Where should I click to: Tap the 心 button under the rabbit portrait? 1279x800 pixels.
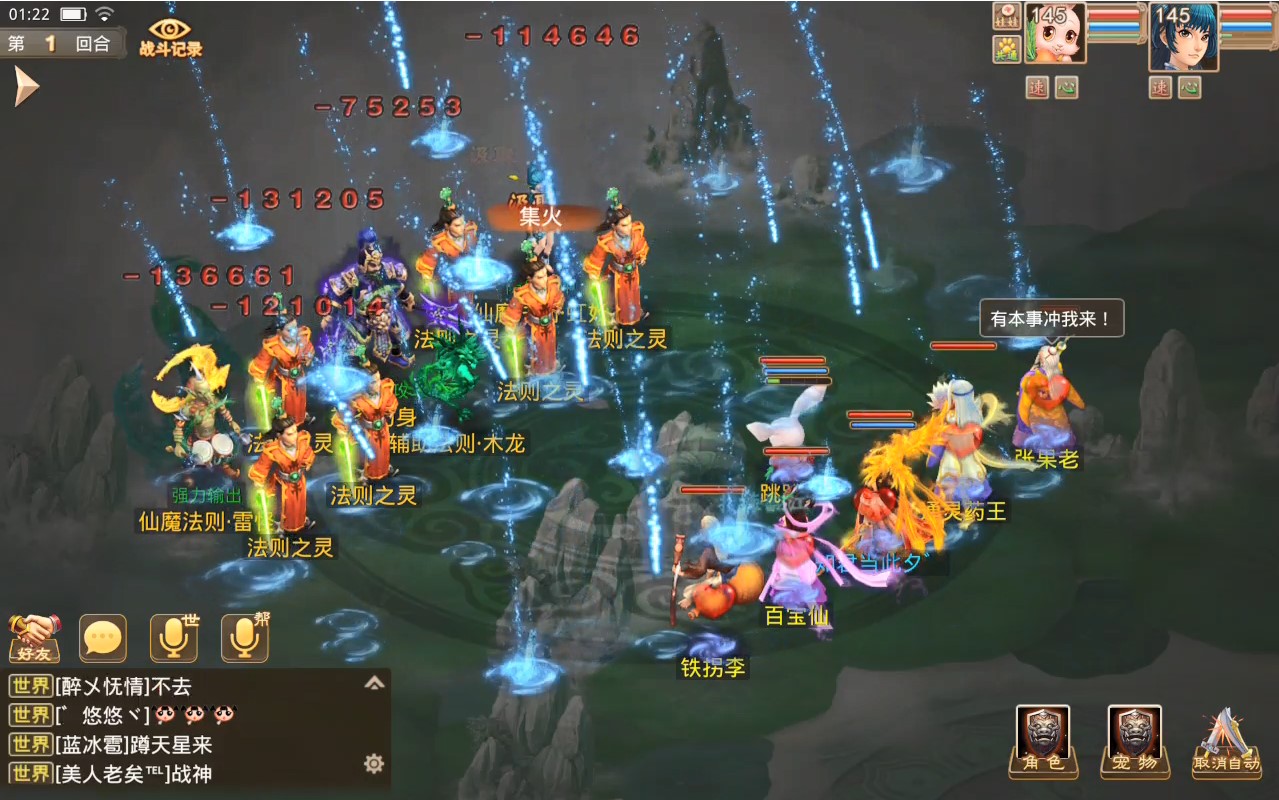click(x=1066, y=88)
